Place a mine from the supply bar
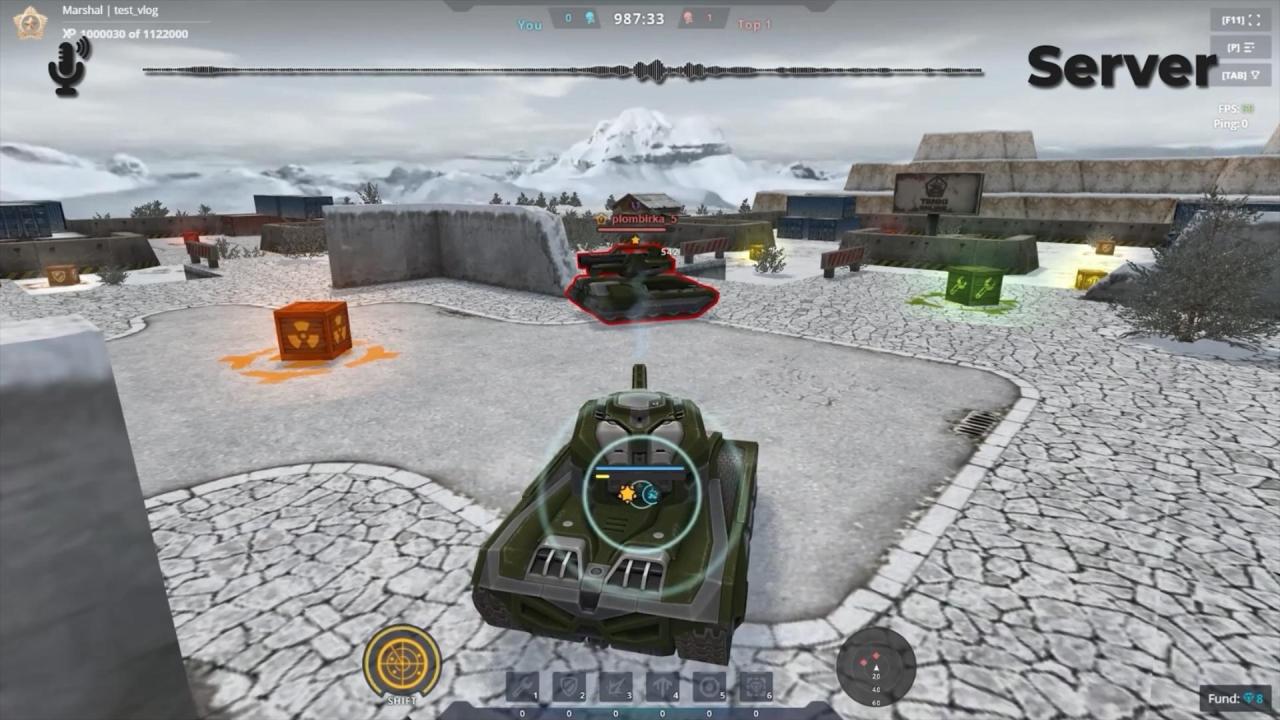The height and width of the screenshot is (720, 1280). pyautogui.click(x=709, y=687)
